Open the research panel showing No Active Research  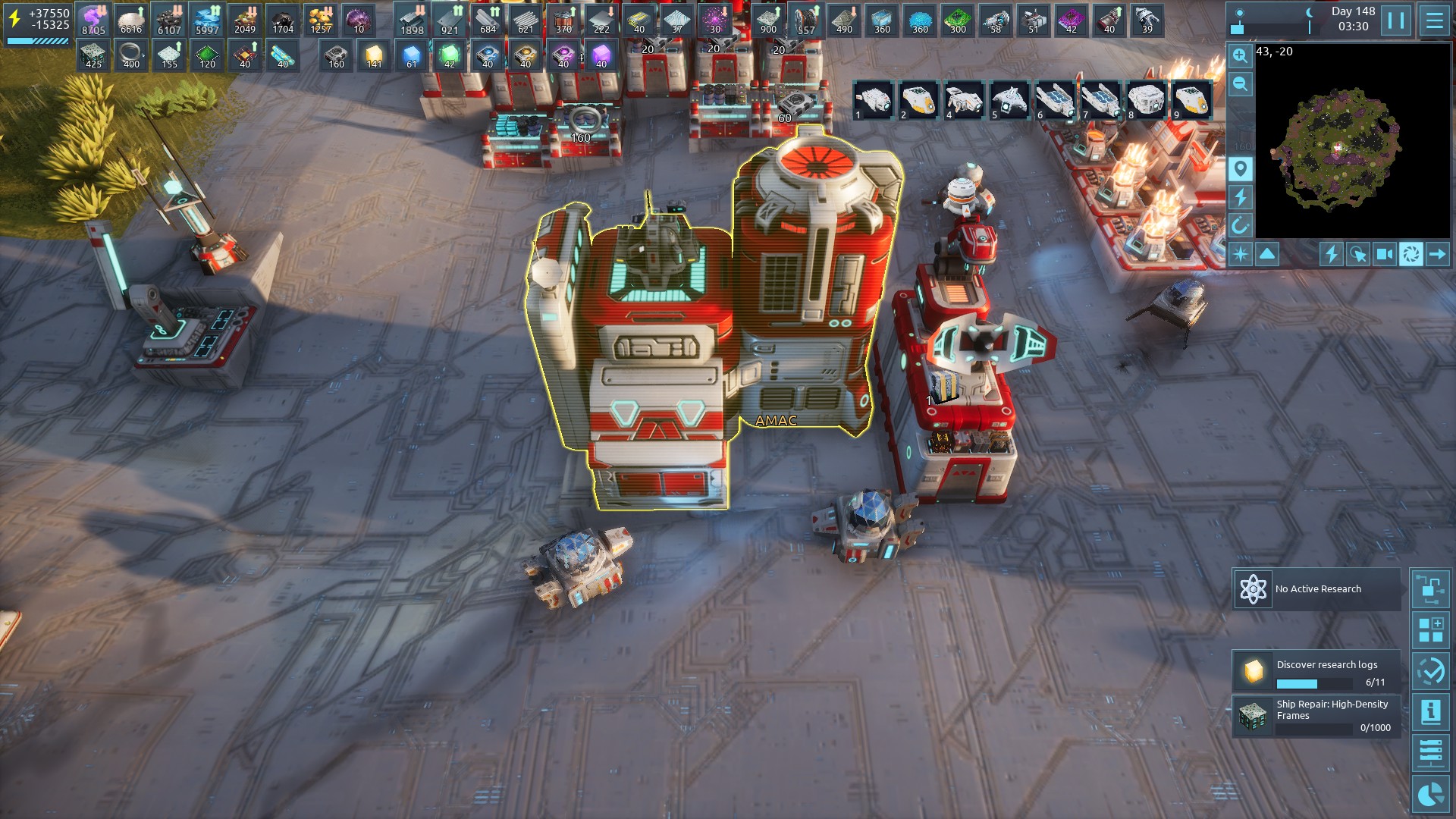1316,589
